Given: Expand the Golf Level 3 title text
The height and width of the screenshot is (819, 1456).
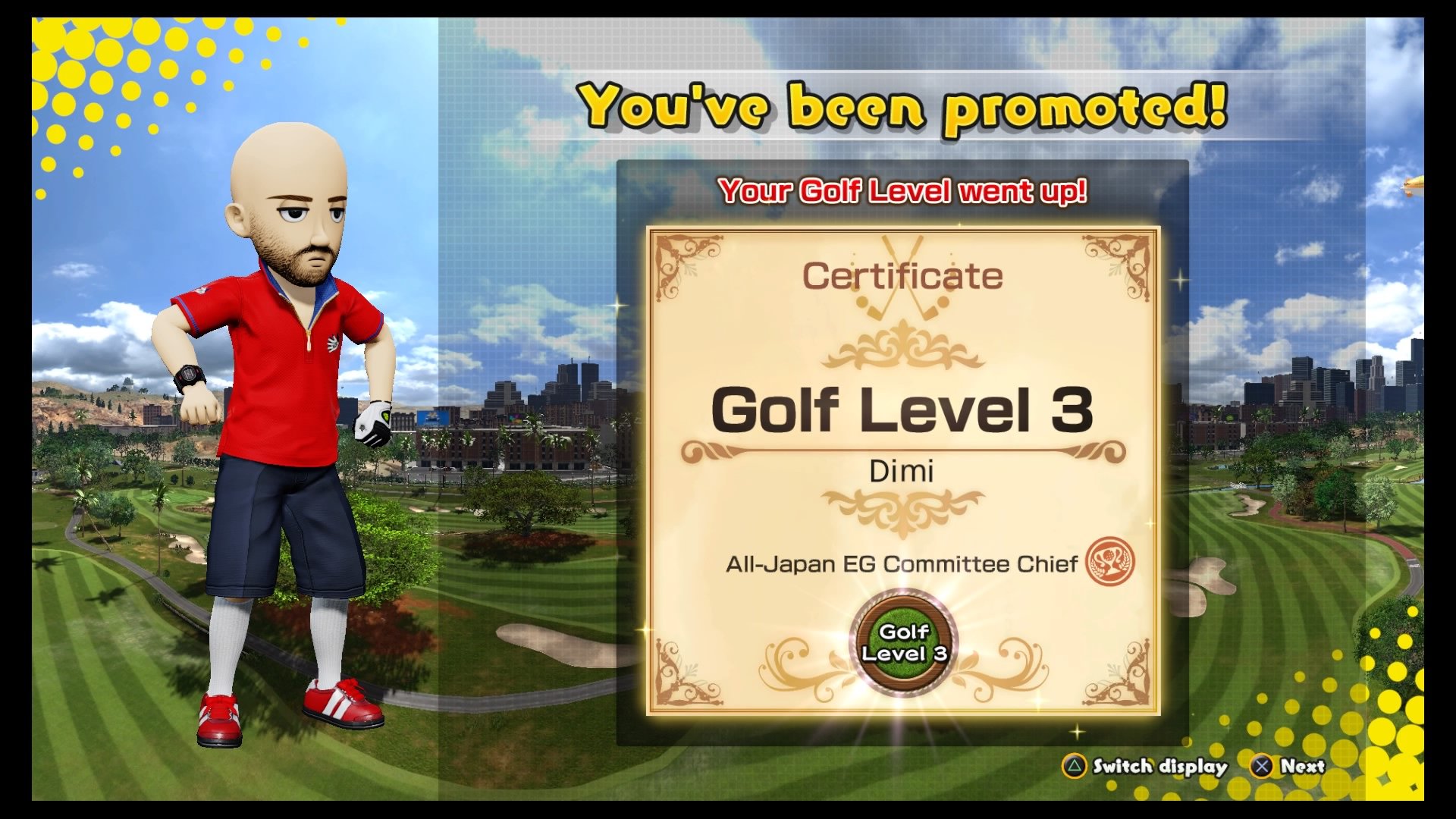Looking at the screenshot, I should click(902, 407).
